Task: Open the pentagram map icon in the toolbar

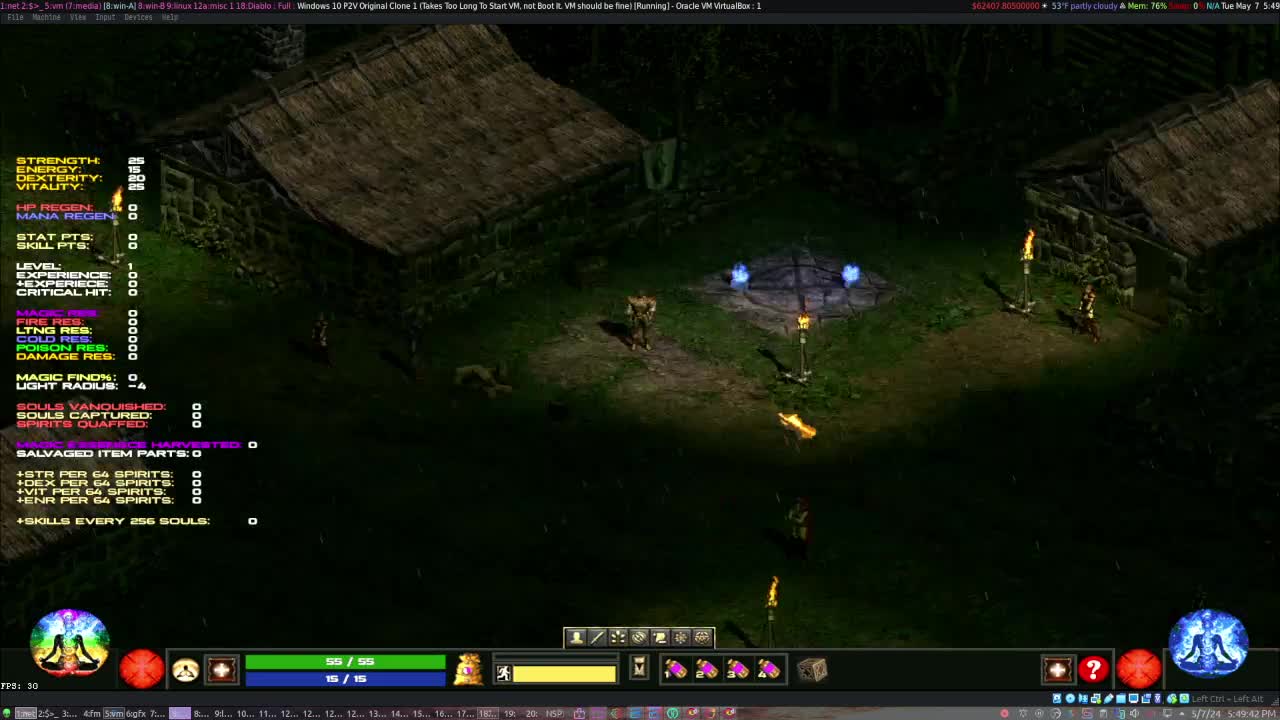Action: pos(701,637)
